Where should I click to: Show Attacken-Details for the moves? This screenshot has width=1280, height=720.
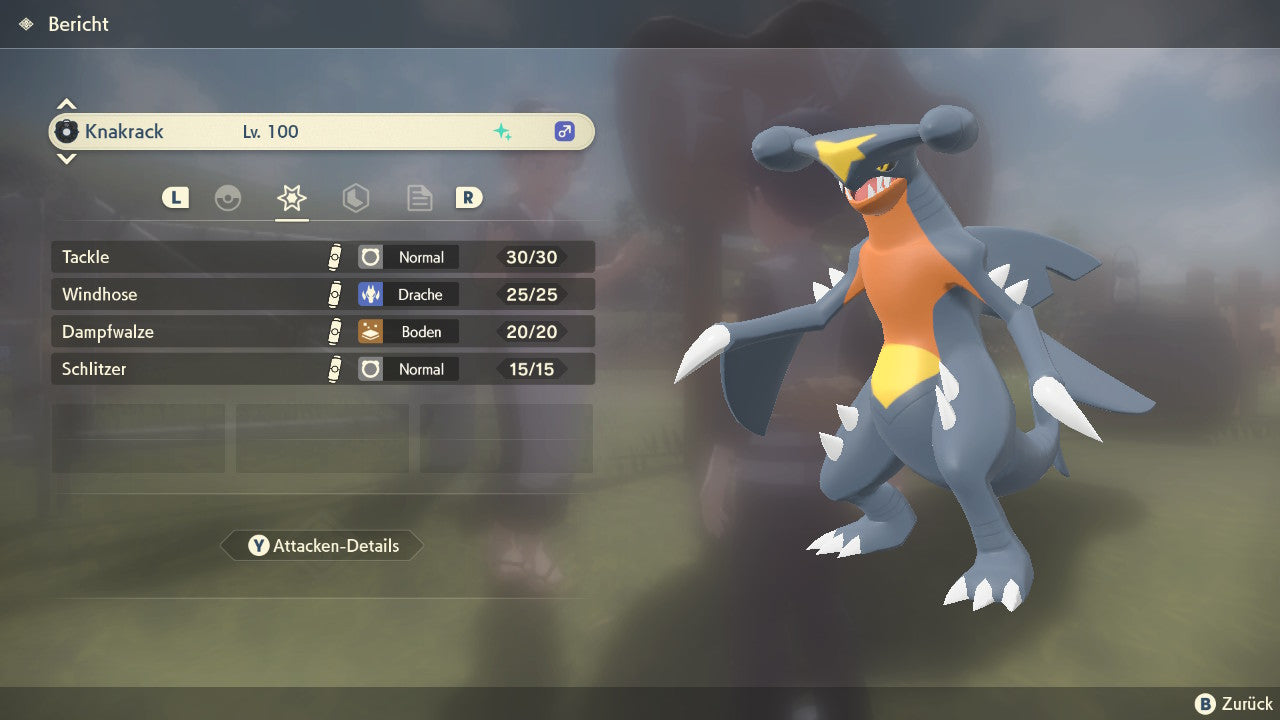pos(322,546)
